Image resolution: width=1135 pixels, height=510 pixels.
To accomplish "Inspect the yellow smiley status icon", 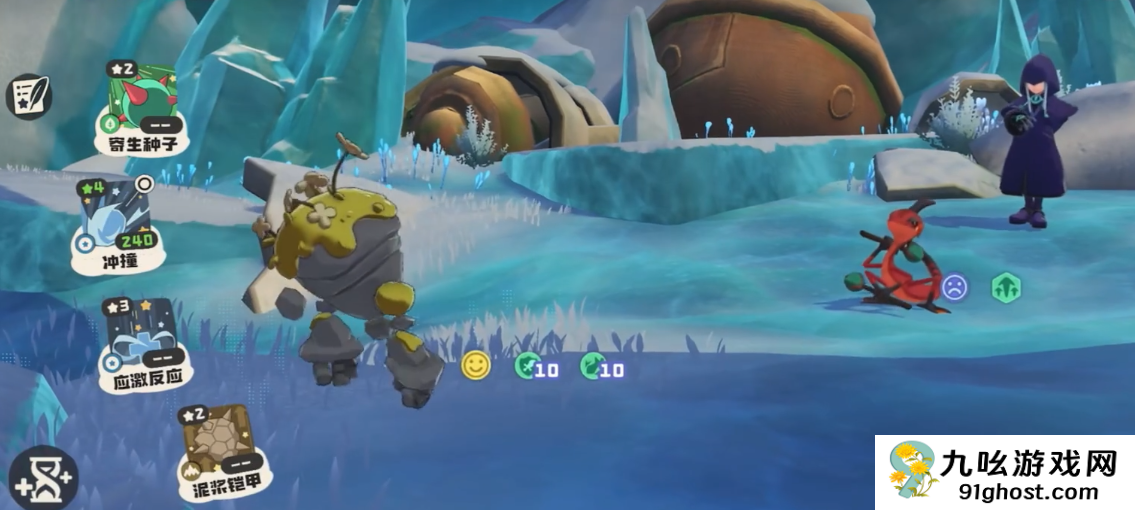I will 476,366.
